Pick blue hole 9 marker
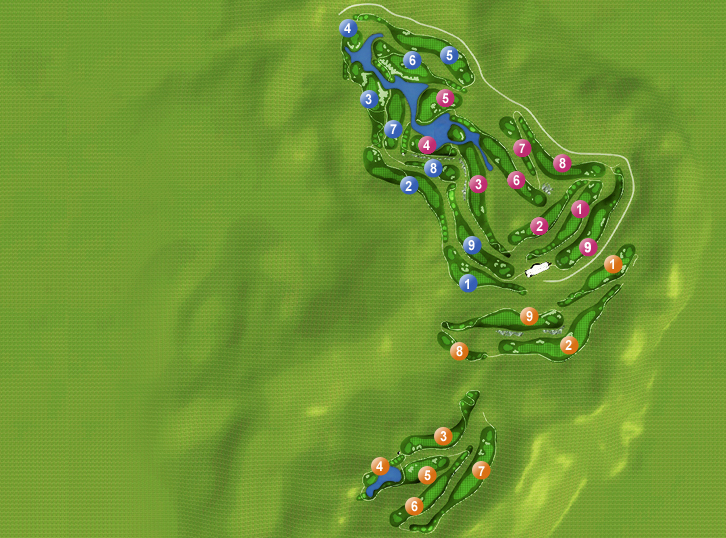 [x=473, y=245]
